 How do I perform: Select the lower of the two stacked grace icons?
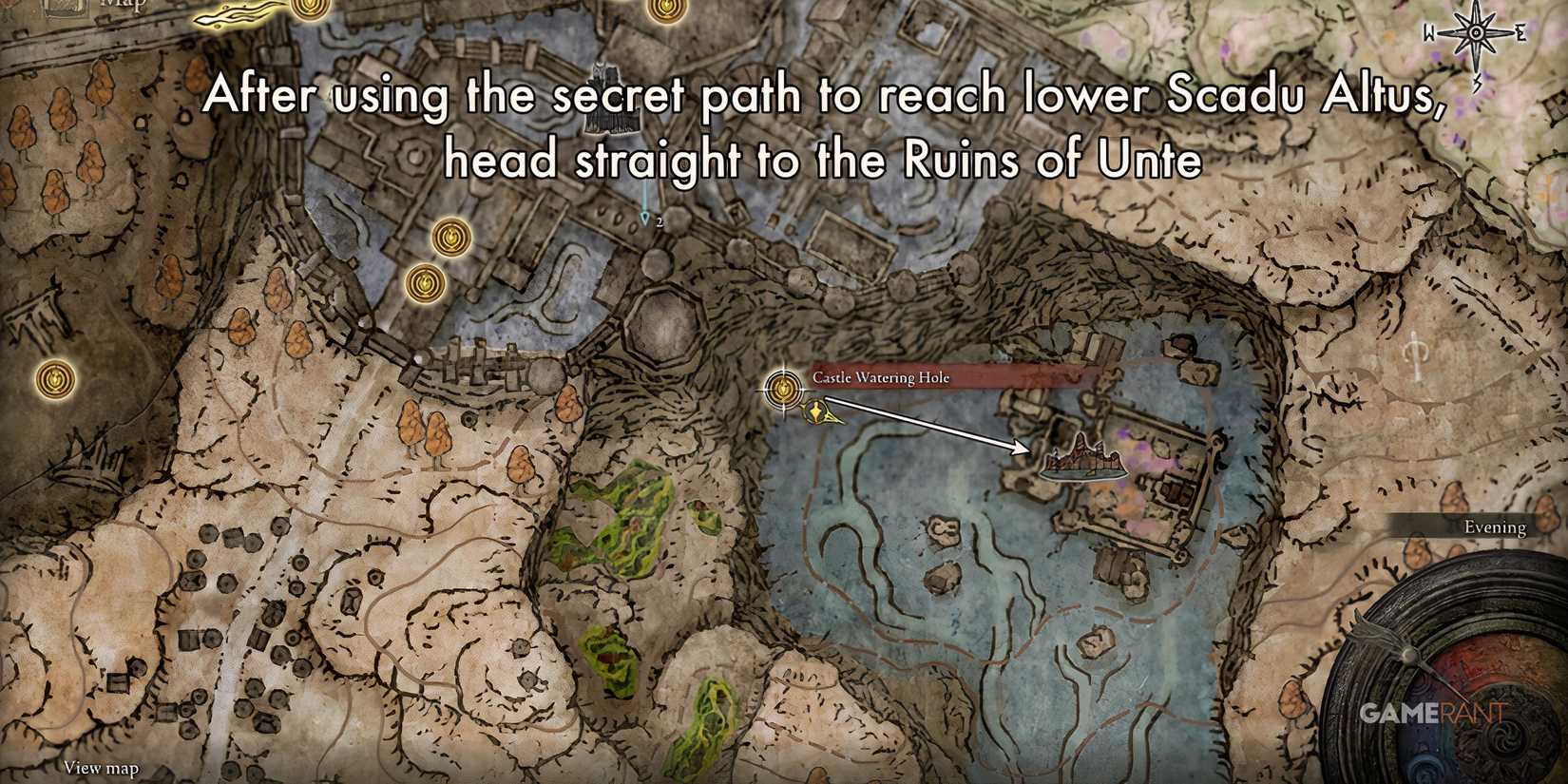pos(424,284)
